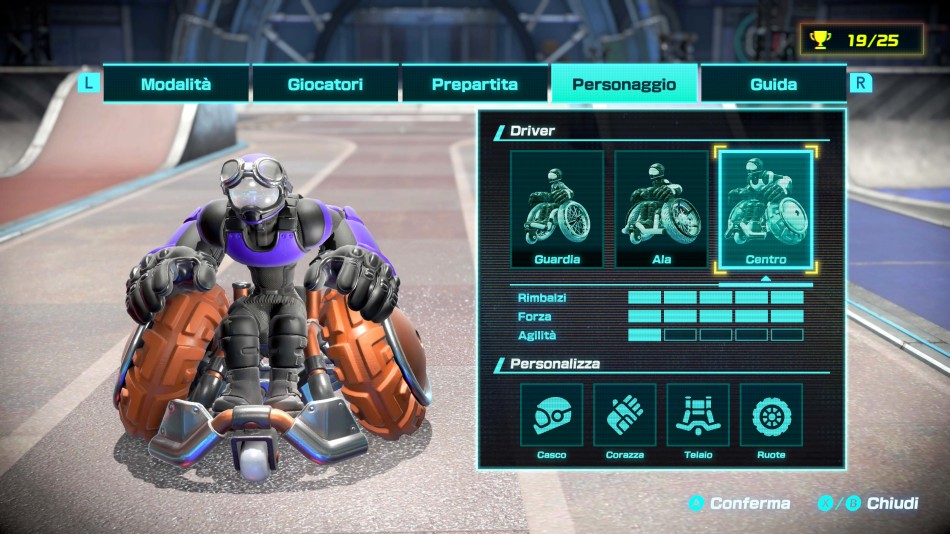
Task: Pick the Ala driver type
Action: pos(661,210)
